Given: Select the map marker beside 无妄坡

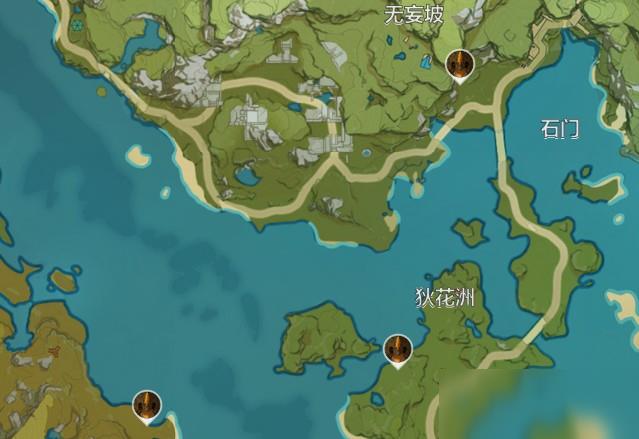Looking at the screenshot, I should tap(458, 65).
